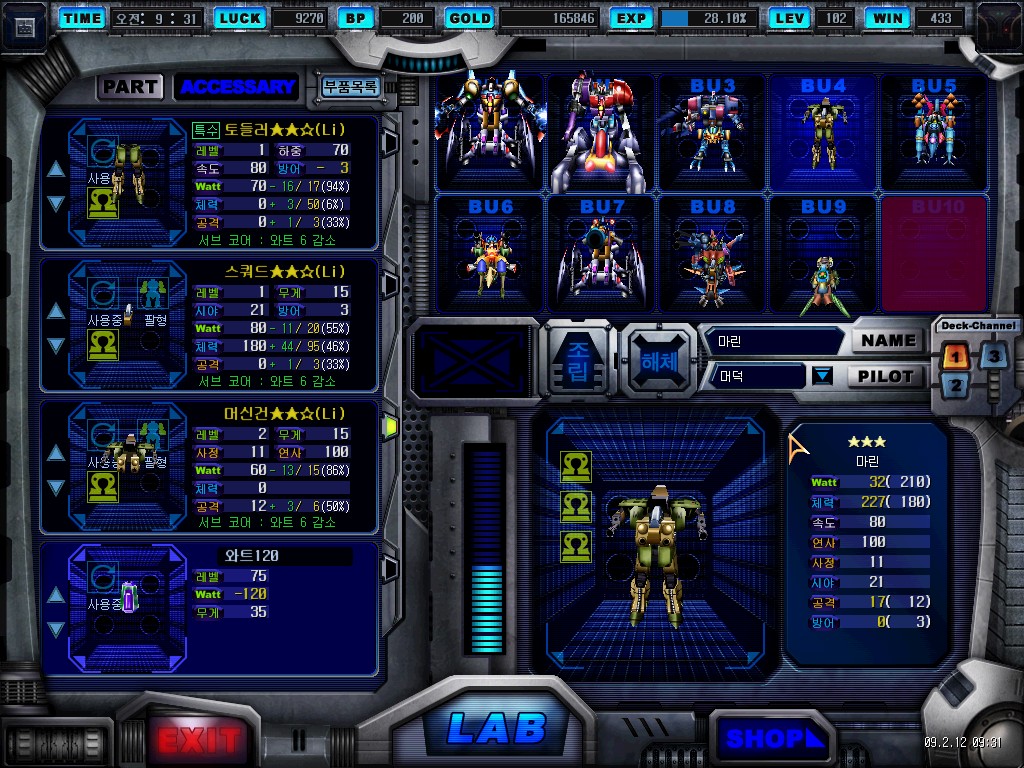Click the PILOT button
The height and width of the screenshot is (768, 1024).
[x=887, y=376]
